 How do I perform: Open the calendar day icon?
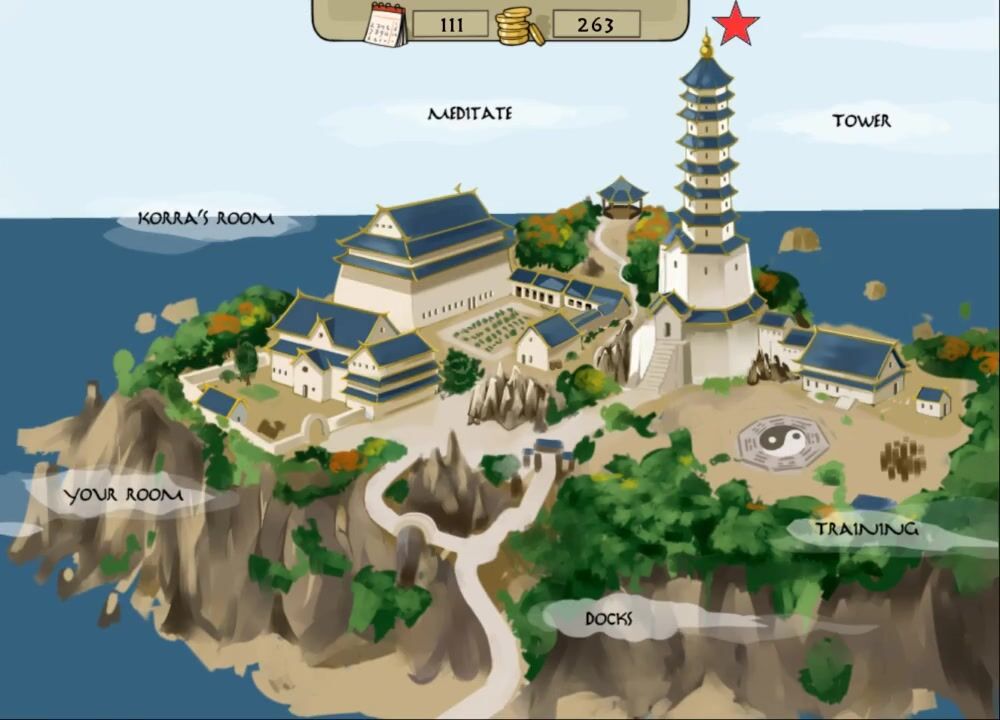tap(387, 24)
